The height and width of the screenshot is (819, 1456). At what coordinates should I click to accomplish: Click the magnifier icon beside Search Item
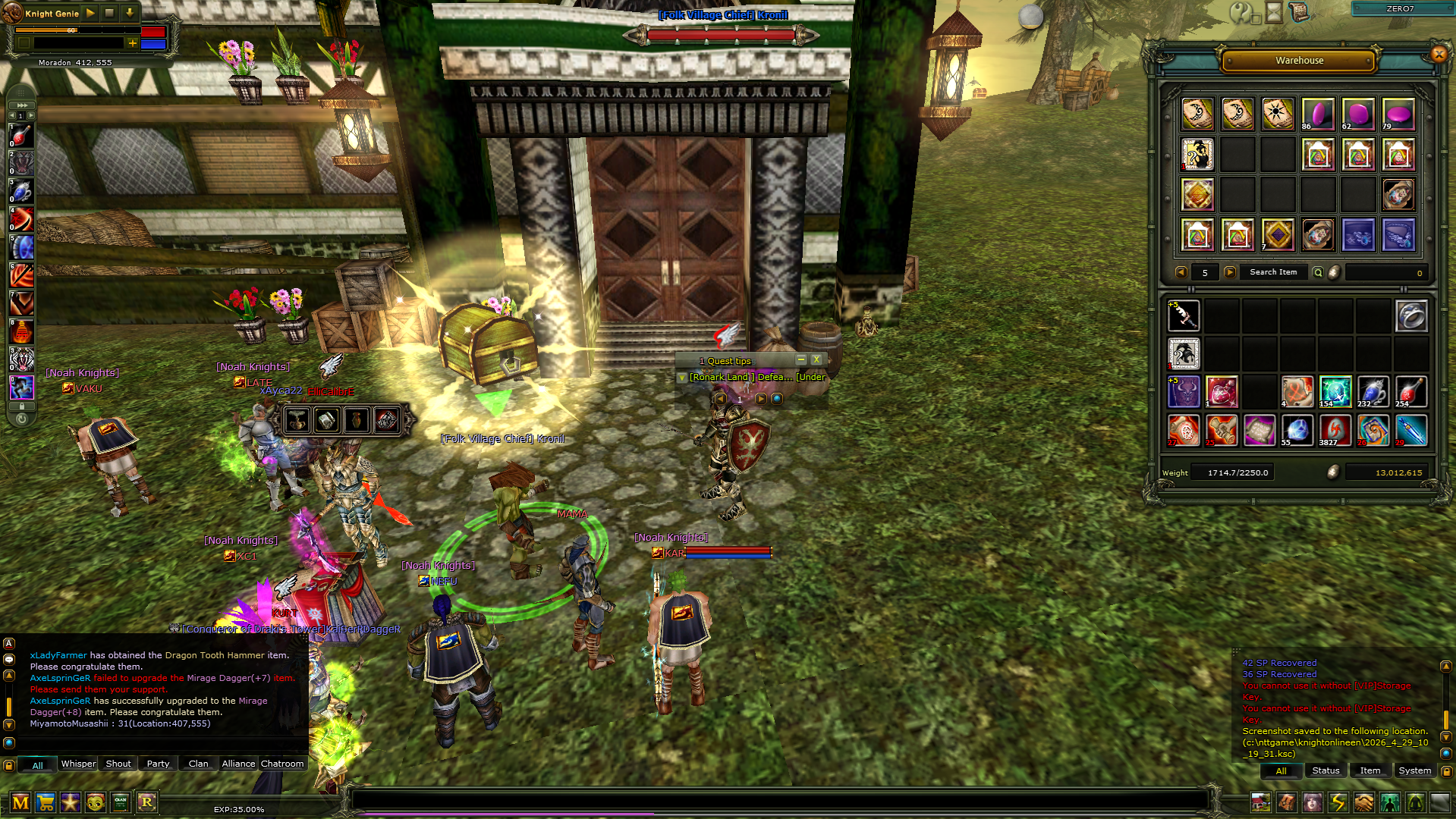pos(1318,271)
